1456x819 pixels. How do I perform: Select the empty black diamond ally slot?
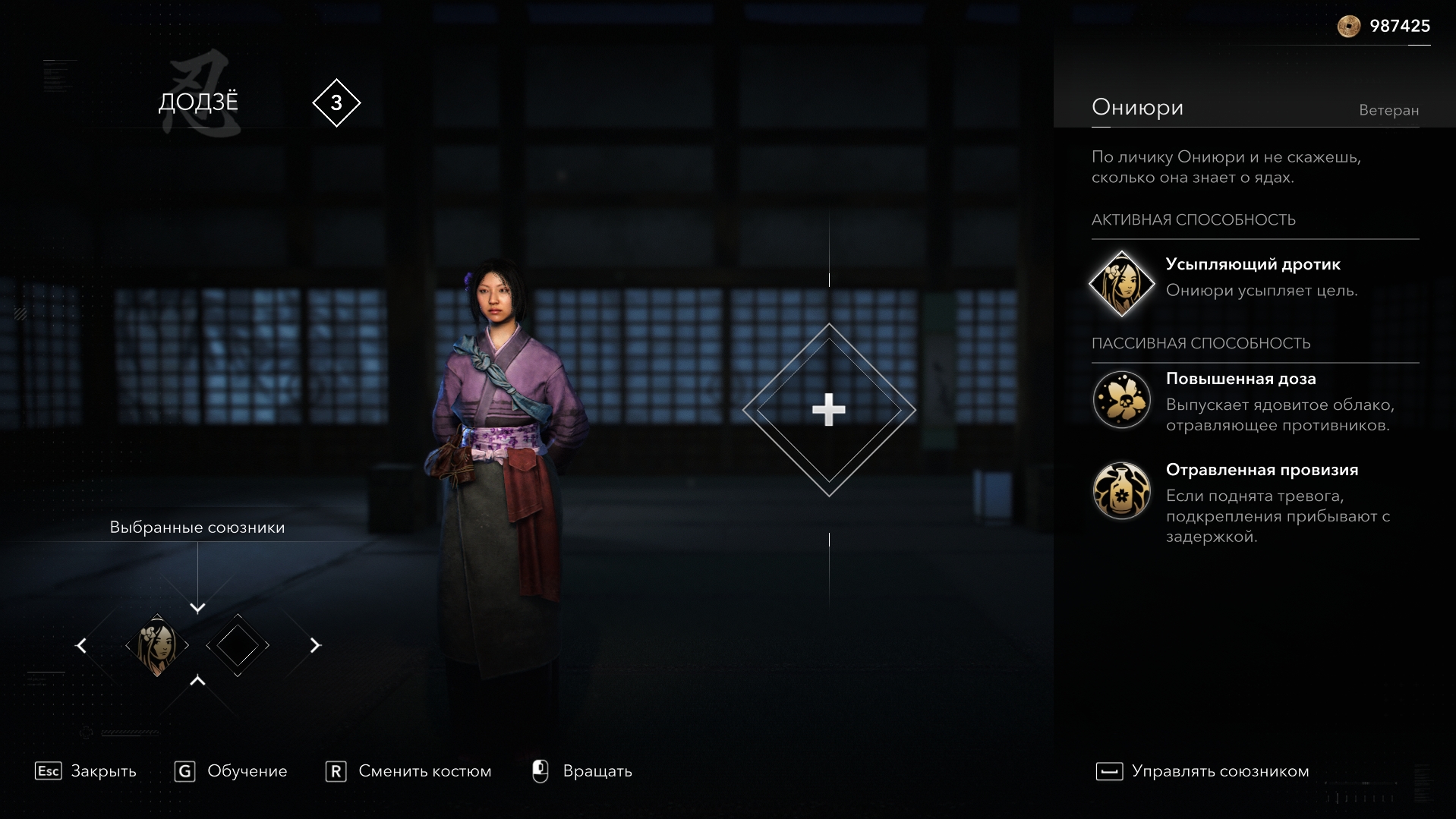click(238, 646)
